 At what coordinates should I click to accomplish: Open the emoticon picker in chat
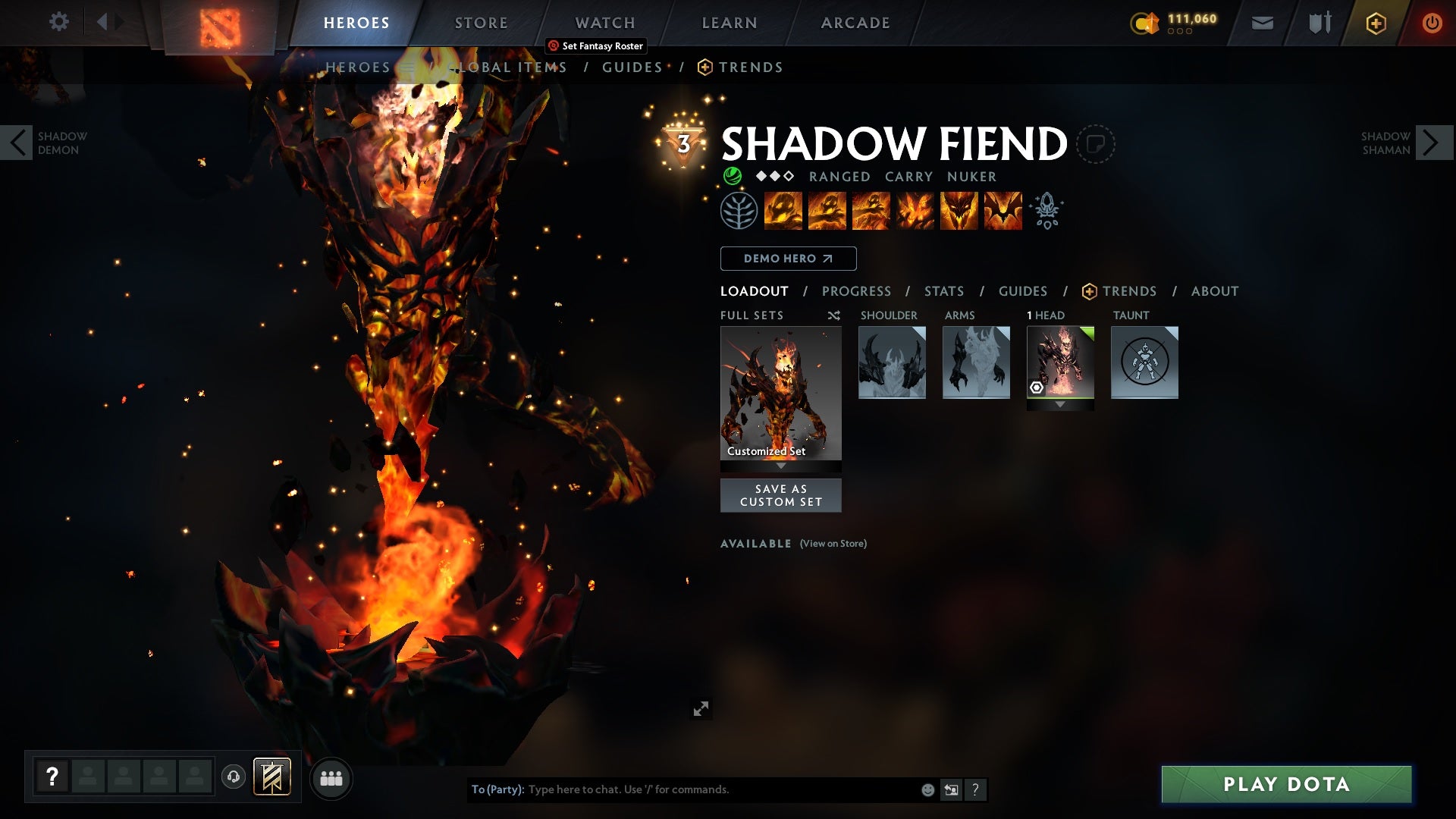[927, 789]
